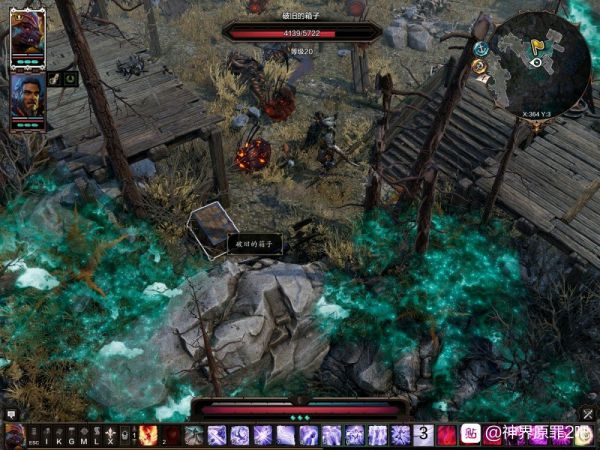The height and width of the screenshot is (450, 600).
Task: Select the hotbar slot showing number 3
Action: [x=424, y=435]
